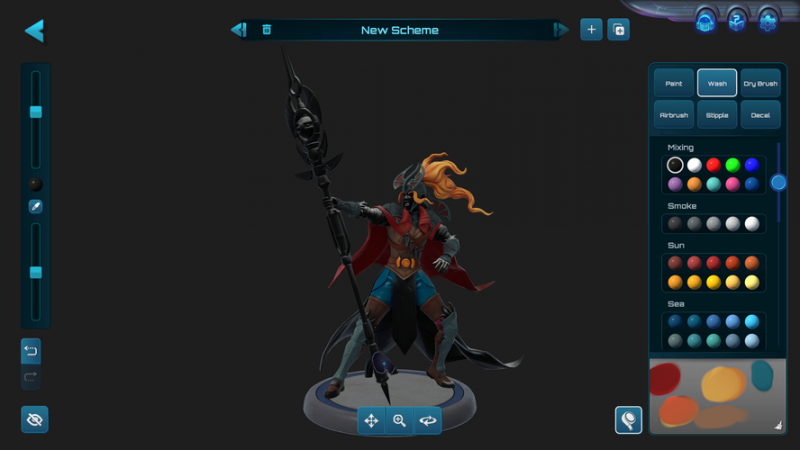Pick the red paint in Mixing
This screenshot has height=450, width=800.
(713, 165)
